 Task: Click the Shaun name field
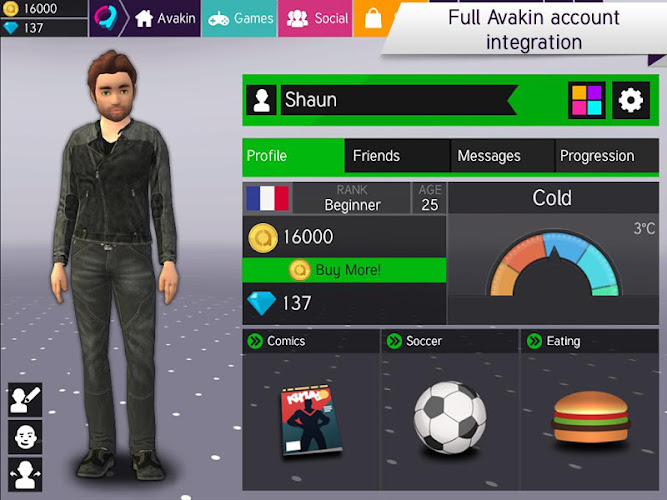(x=395, y=100)
